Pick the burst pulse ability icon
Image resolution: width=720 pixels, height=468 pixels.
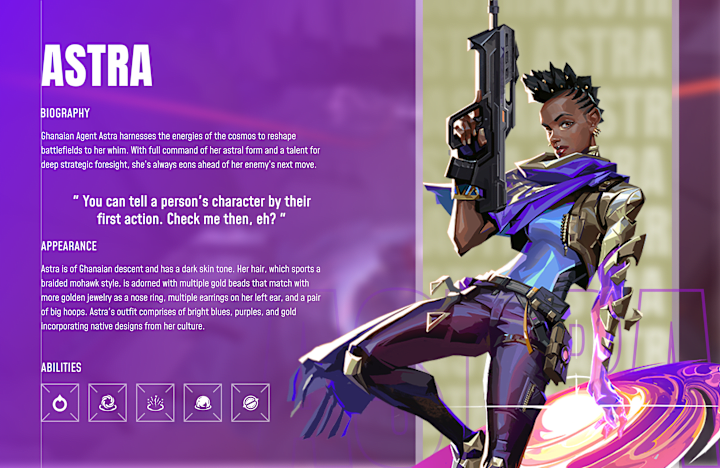pos(155,403)
